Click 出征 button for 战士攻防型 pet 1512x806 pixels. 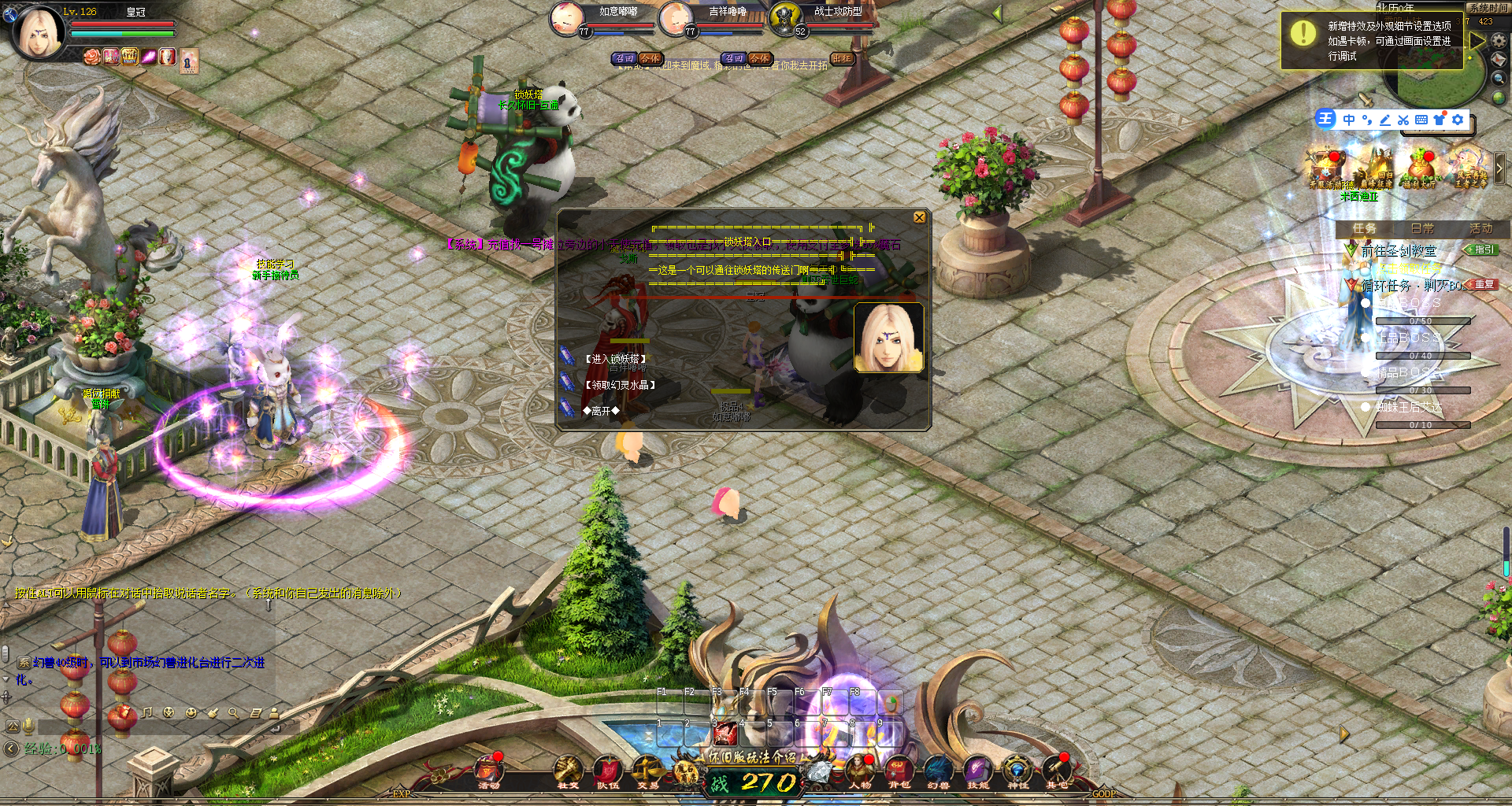842,58
